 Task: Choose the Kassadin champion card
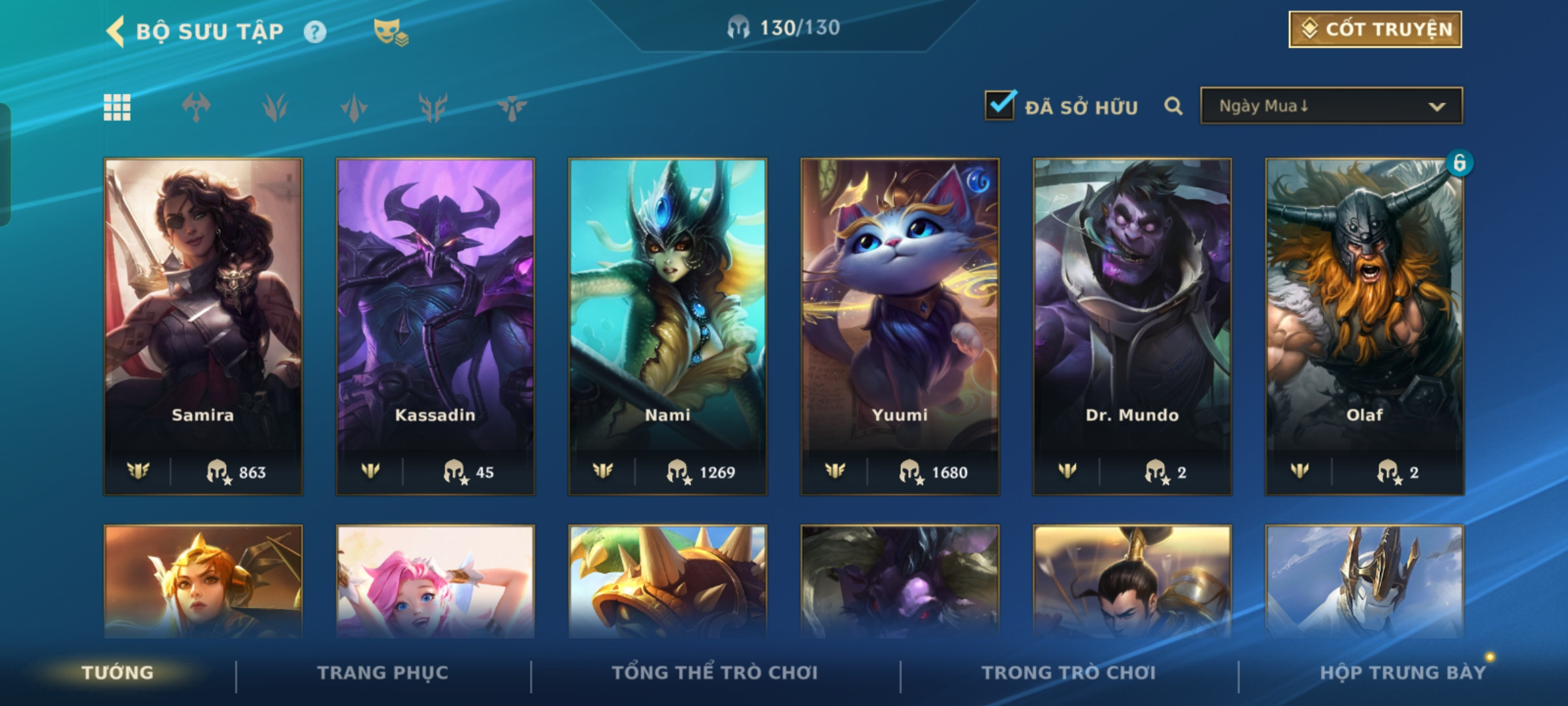tap(435, 326)
